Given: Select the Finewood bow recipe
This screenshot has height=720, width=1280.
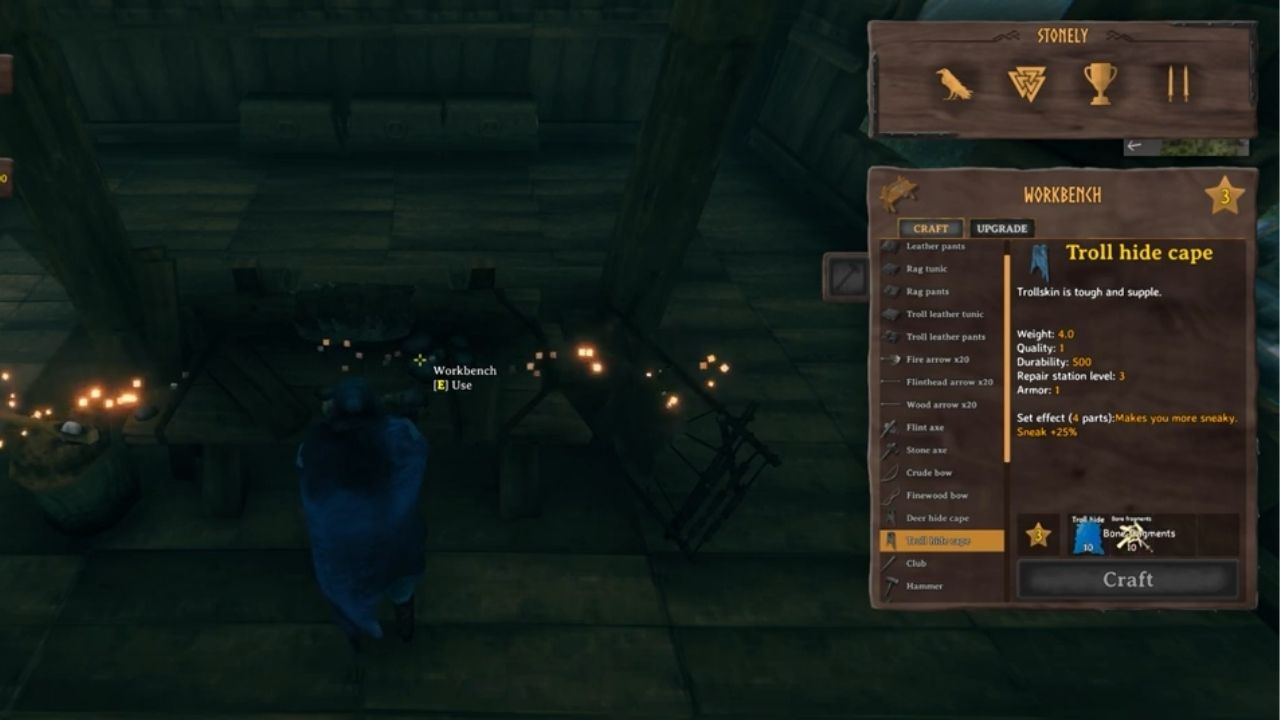Looking at the screenshot, I should tap(940, 495).
